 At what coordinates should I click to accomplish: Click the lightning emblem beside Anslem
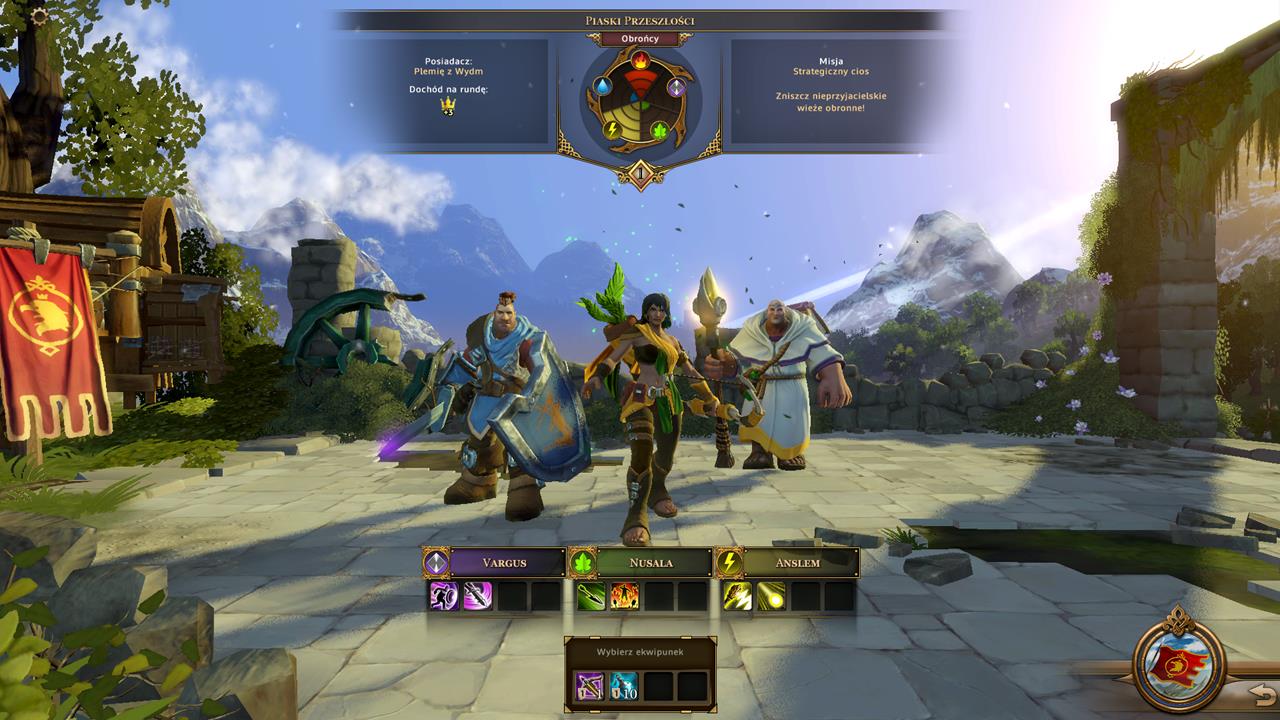(730, 563)
